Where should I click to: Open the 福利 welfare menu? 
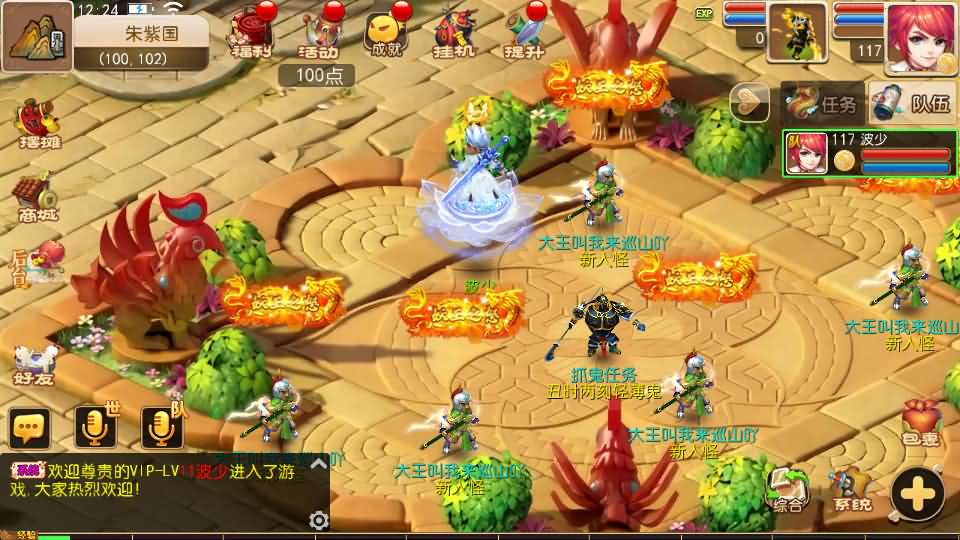coord(251,34)
